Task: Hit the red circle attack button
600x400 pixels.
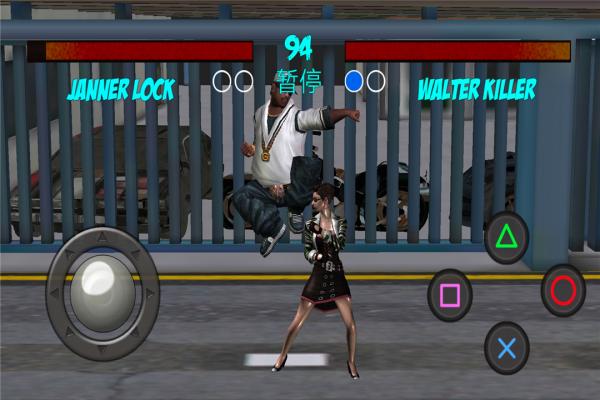Action: coord(563,291)
